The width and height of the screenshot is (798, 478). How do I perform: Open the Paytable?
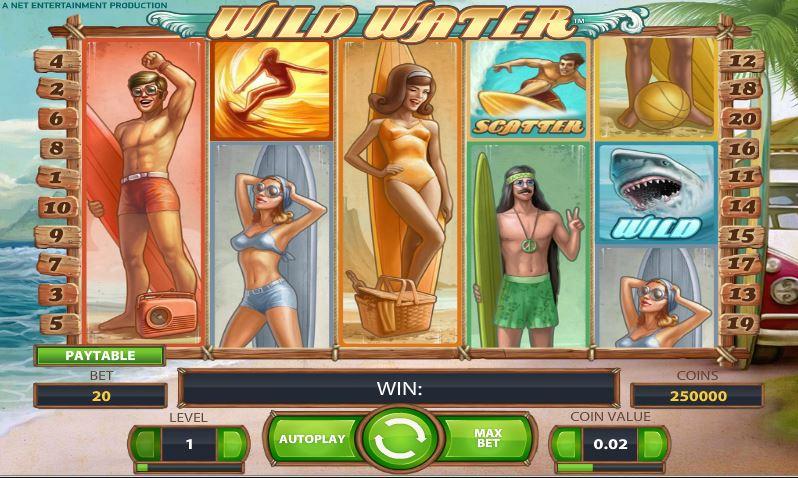point(100,355)
